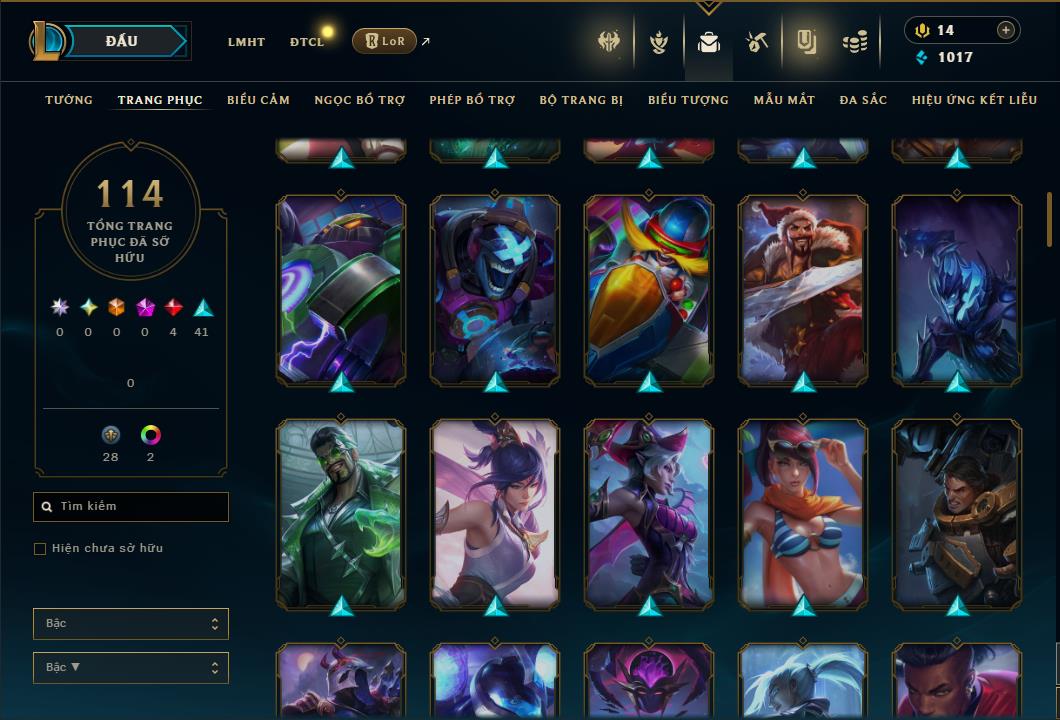Viewport: 1060px width, 720px height.
Task: Open the descending Bậc ▼ sort dropdown
Action: click(131, 667)
